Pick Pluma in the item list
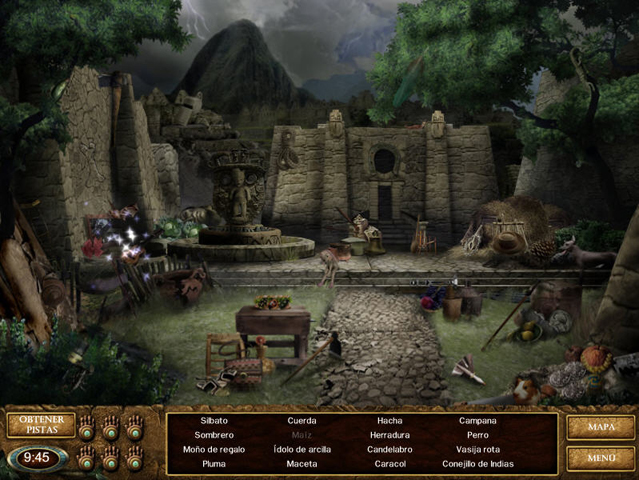 click(214, 464)
